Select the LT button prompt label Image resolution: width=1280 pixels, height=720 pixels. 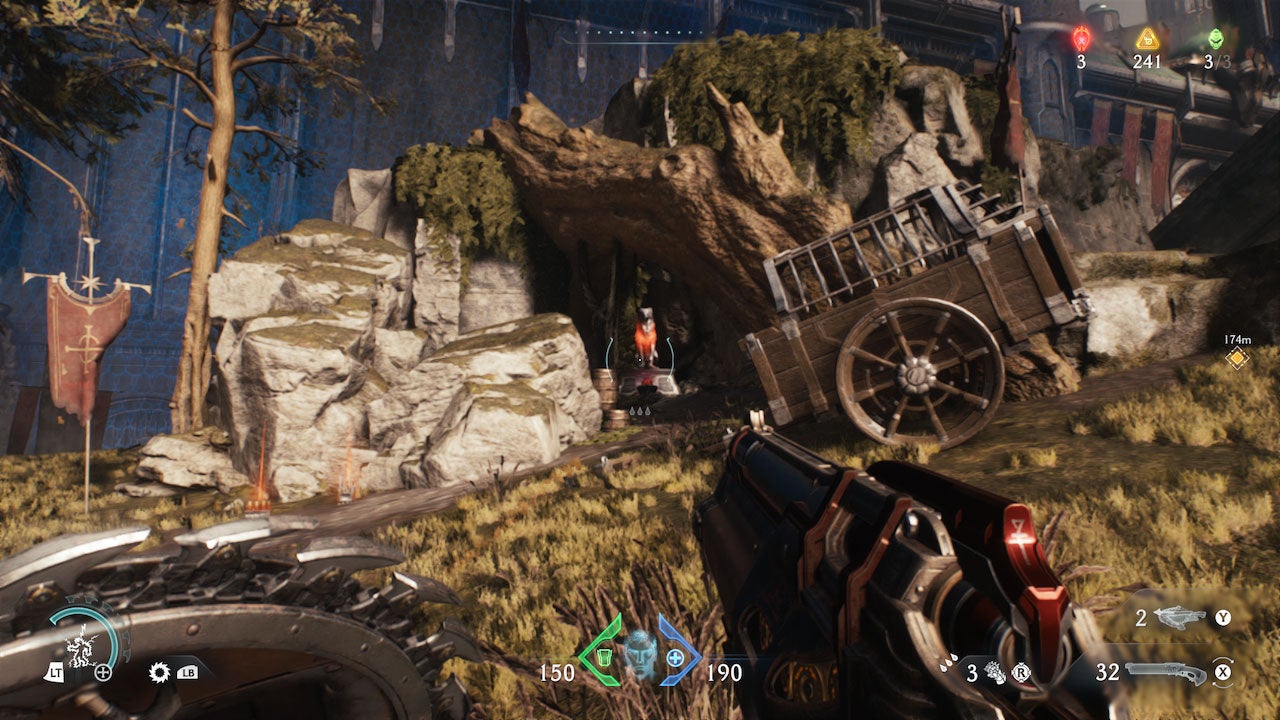click(x=57, y=673)
